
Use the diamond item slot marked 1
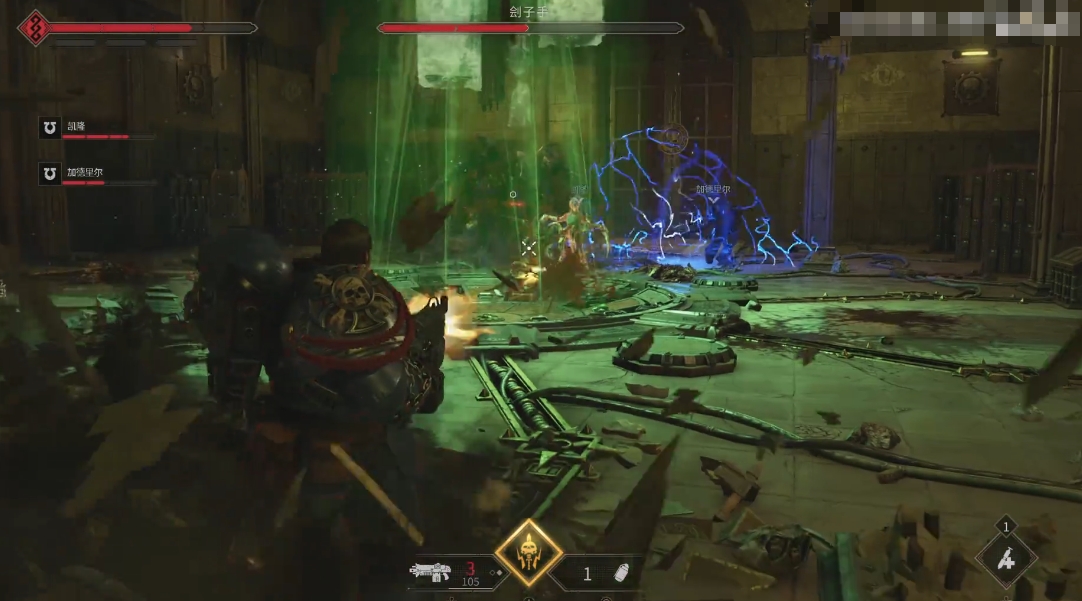[x=1005, y=559]
